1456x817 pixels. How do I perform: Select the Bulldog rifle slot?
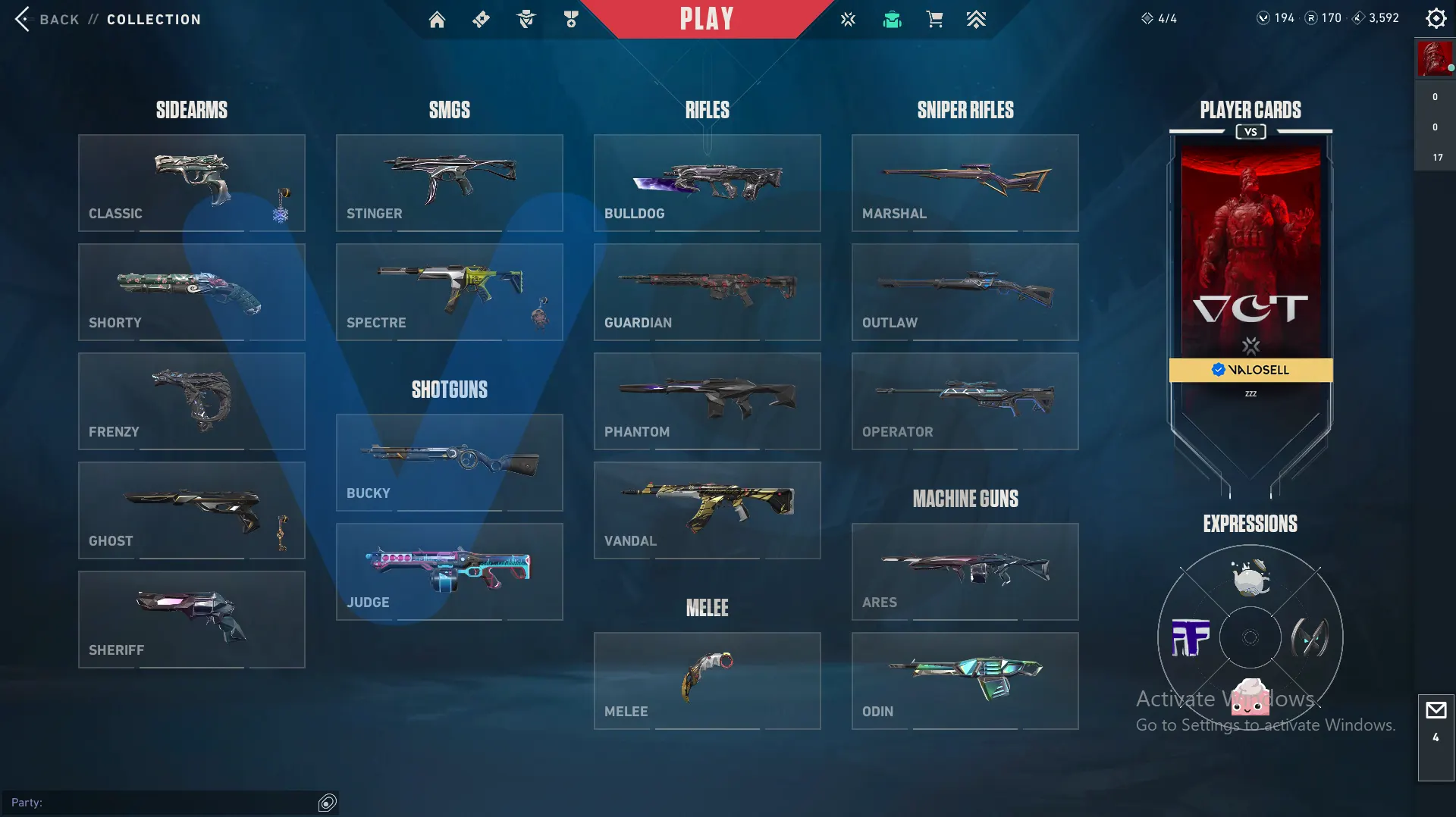(x=707, y=183)
